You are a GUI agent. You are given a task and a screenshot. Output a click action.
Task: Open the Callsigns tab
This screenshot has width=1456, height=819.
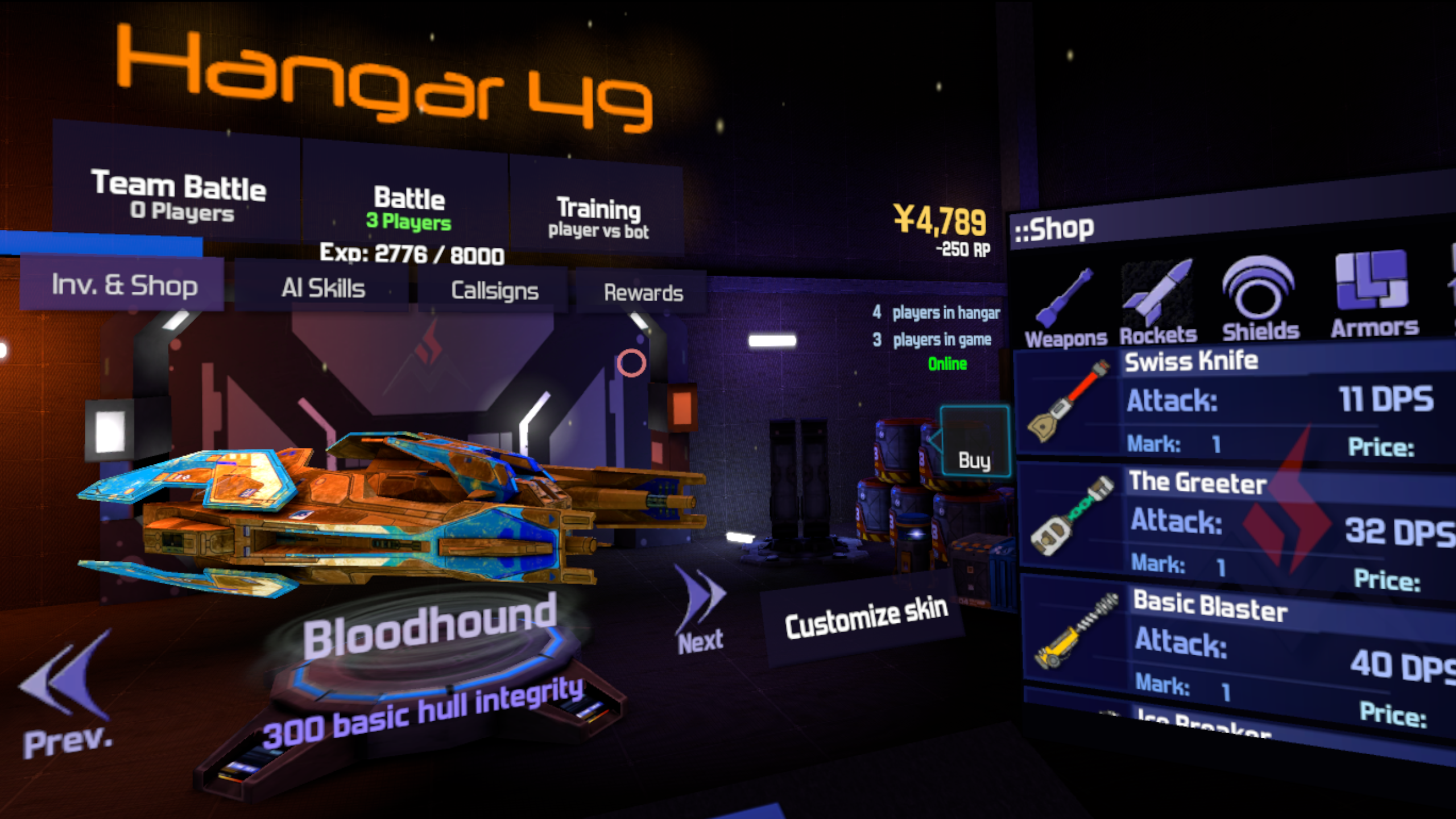pyautogui.click(x=494, y=291)
